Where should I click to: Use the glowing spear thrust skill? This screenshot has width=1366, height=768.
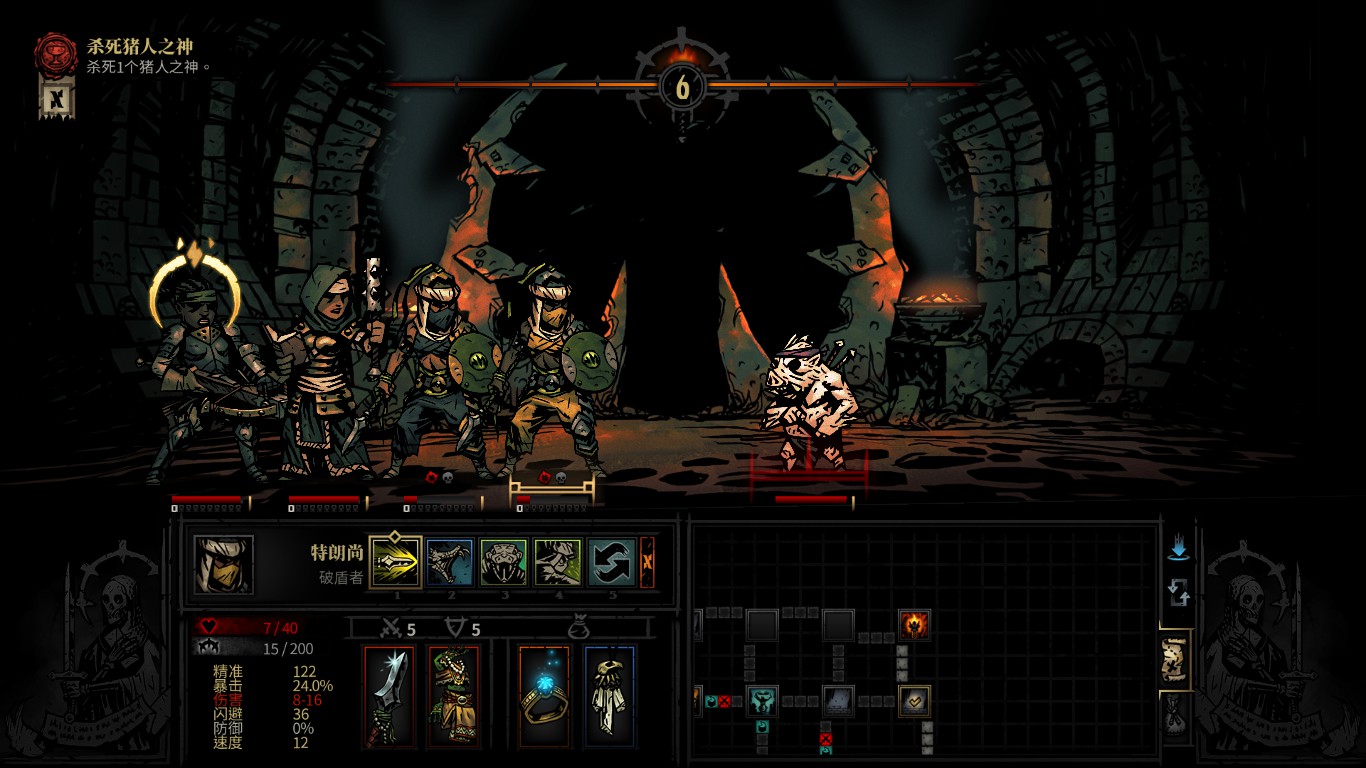395,562
